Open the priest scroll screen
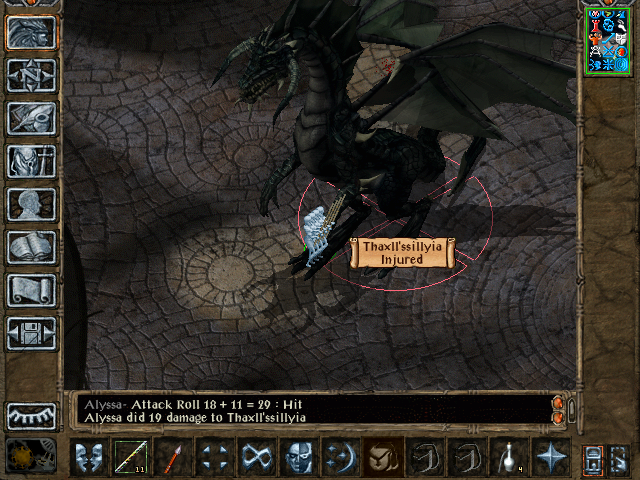The width and height of the screenshot is (640, 480). [32, 290]
